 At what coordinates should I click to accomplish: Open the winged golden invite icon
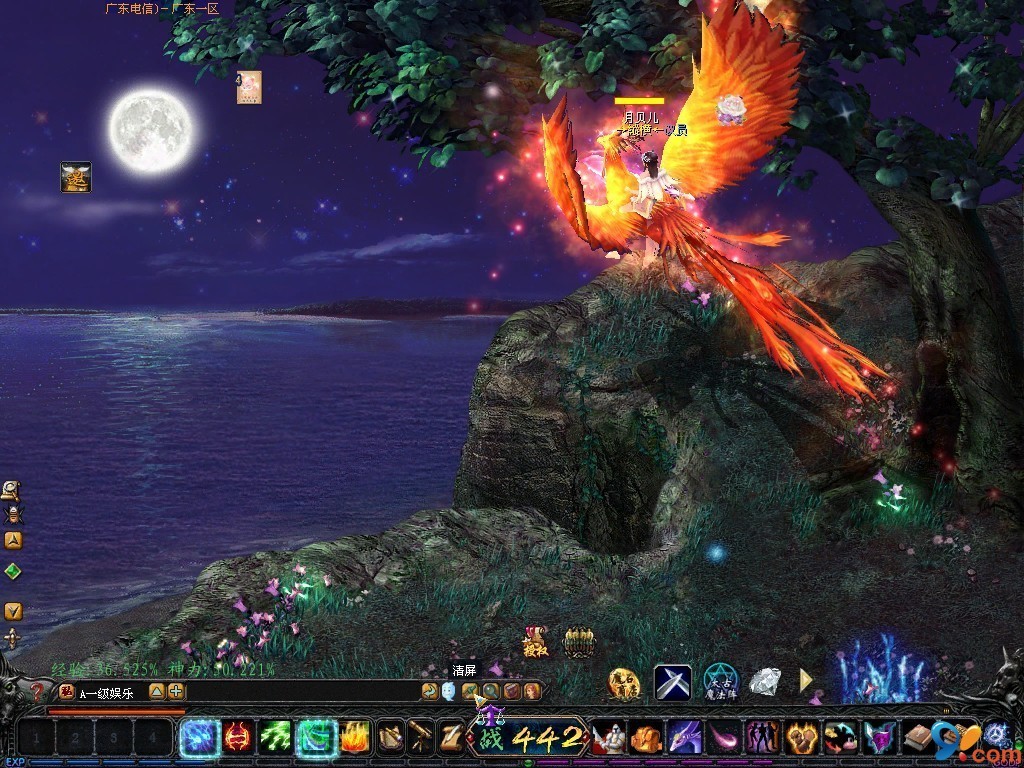pyautogui.click(x=76, y=177)
